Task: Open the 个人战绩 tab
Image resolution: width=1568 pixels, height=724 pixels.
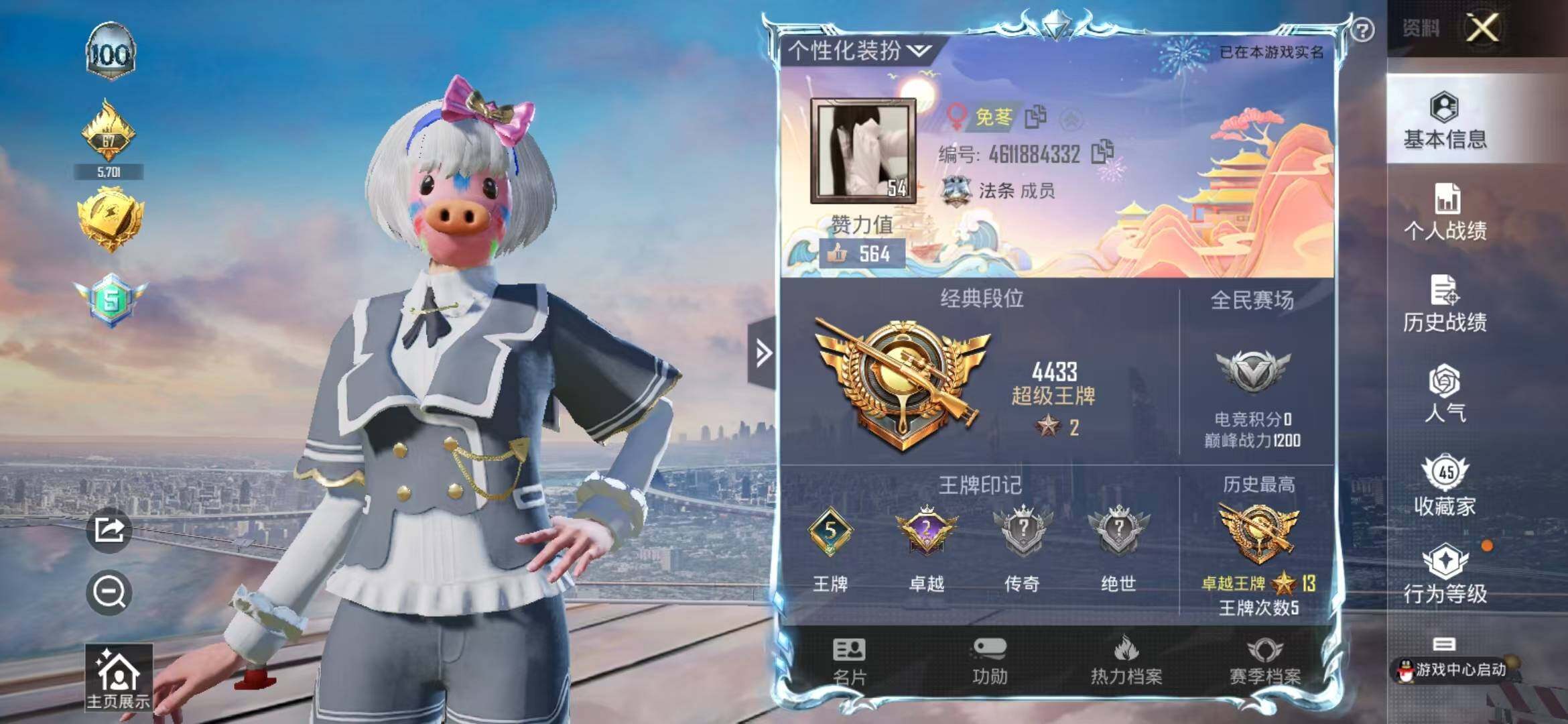Action: pyautogui.click(x=1445, y=212)
